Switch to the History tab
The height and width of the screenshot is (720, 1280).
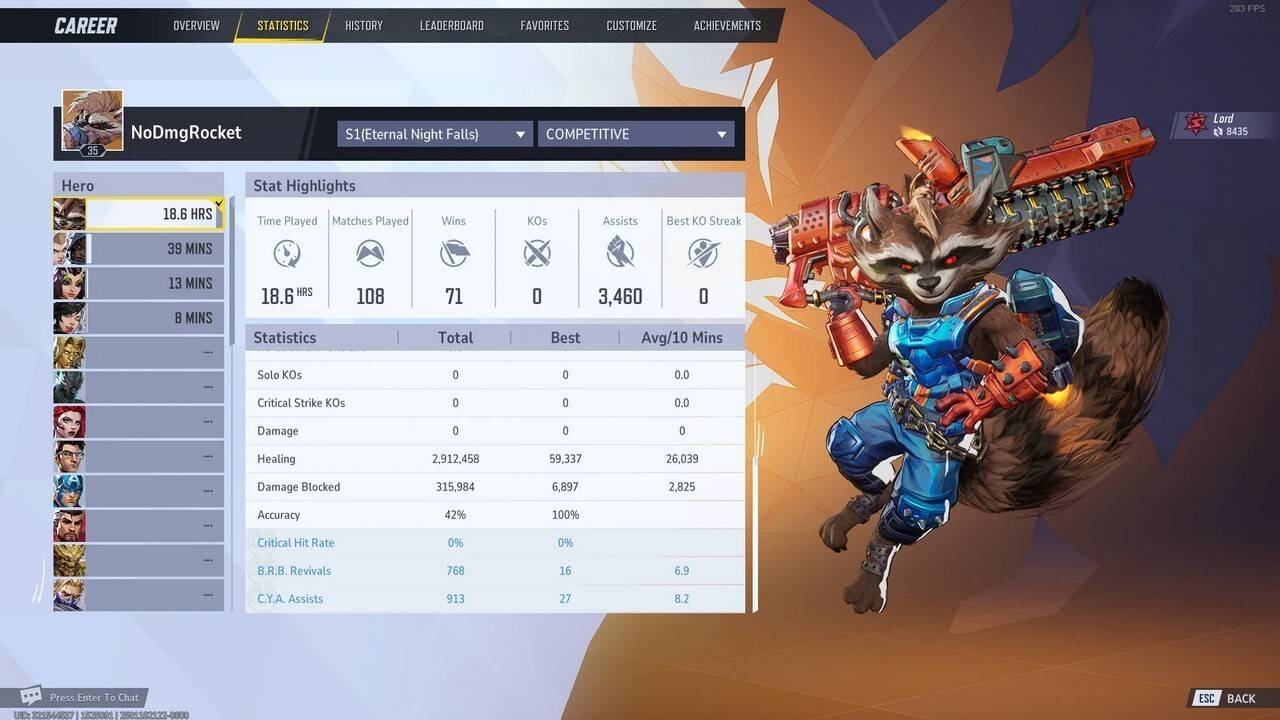[x=363, y=25]
